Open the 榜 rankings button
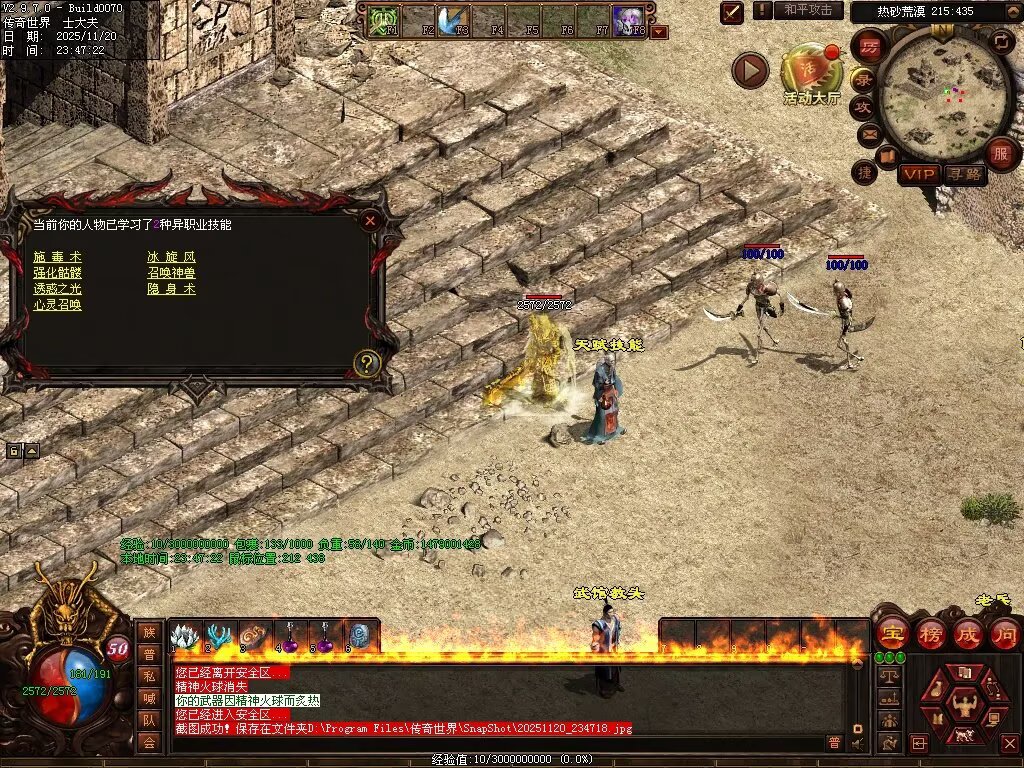Viewport: 1024px width, 768px height. [929, 633]
